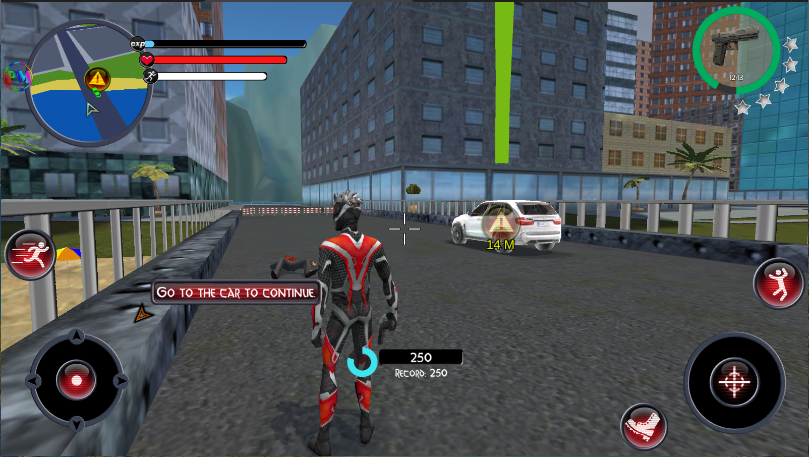
Task: Activate the red kick attack button
Action: (x=642, y=427)
